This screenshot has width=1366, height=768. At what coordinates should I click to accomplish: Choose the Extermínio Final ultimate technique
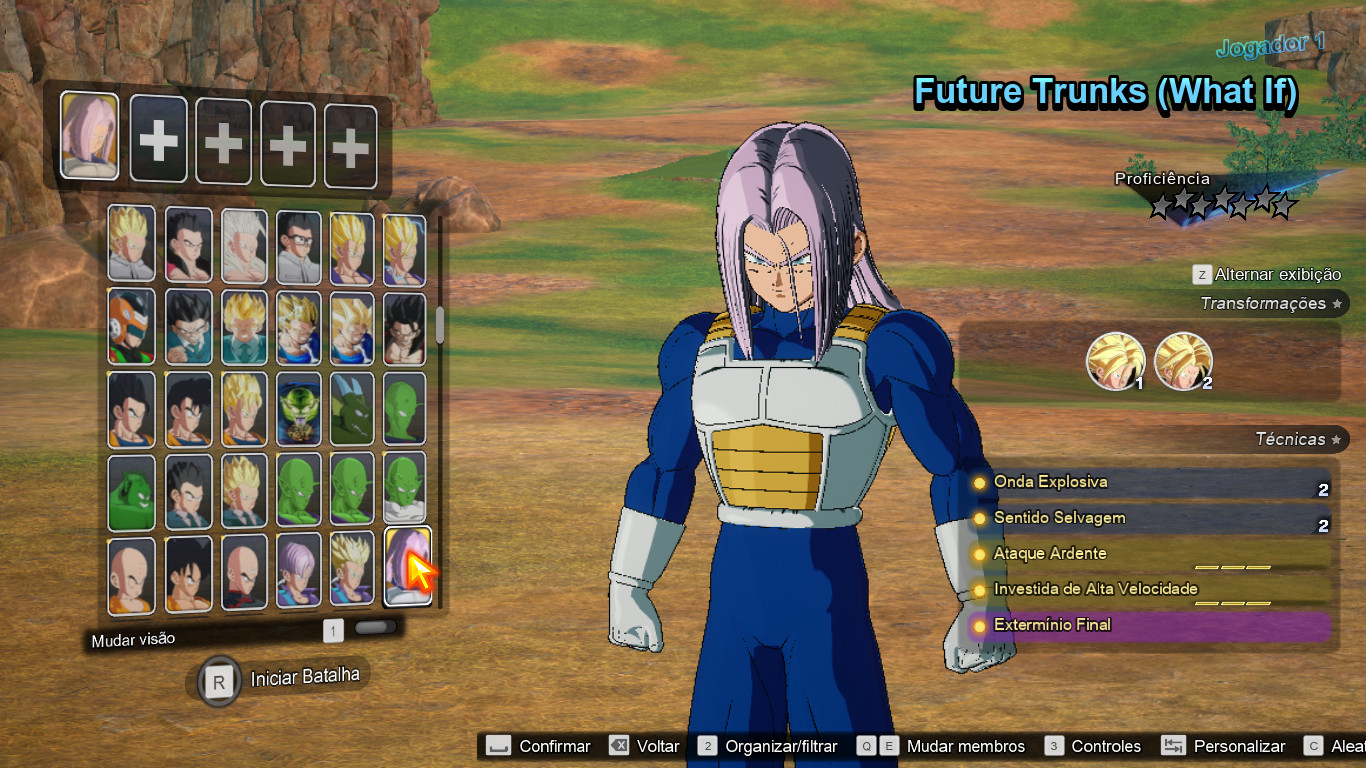point(1150,626)
